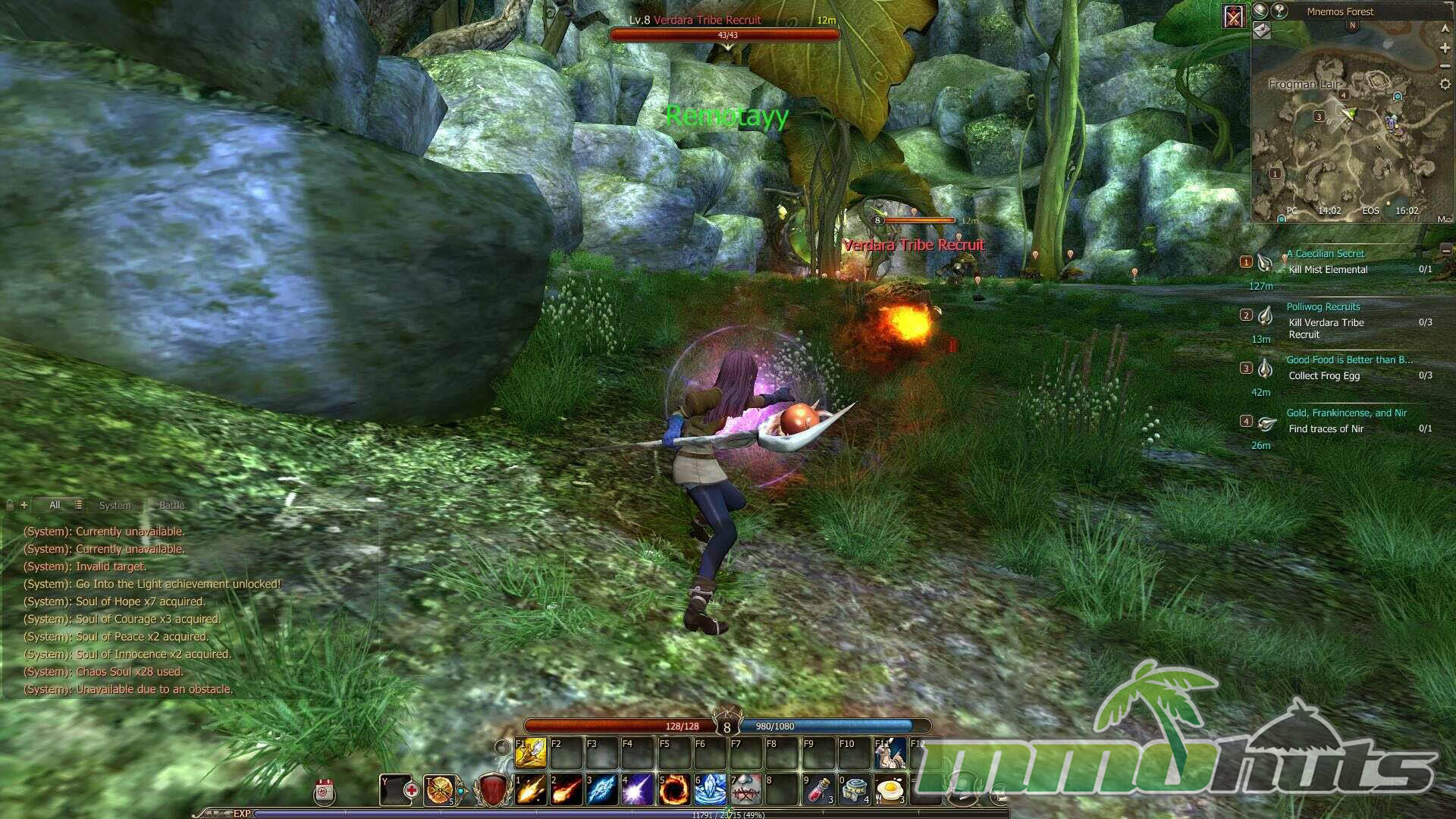Open the mail envelope icon
Image resolution: width=1456 pixels, height=819 pixels.
pos(1261,30)
